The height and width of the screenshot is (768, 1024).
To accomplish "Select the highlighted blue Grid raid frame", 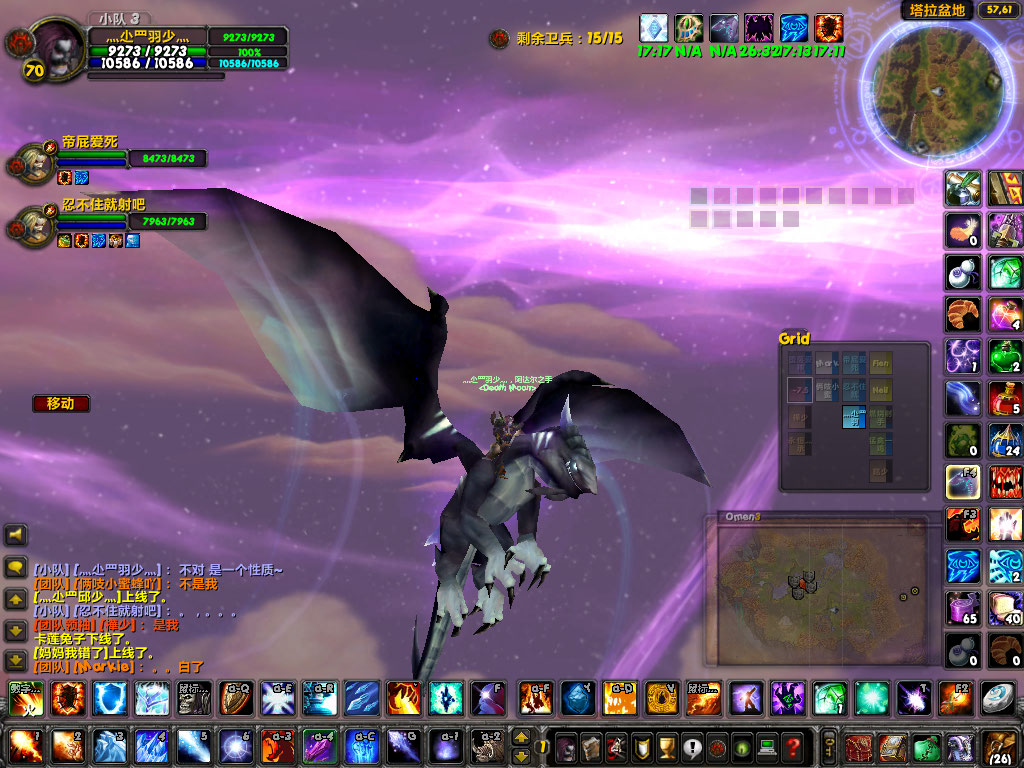I will point(853,417).
